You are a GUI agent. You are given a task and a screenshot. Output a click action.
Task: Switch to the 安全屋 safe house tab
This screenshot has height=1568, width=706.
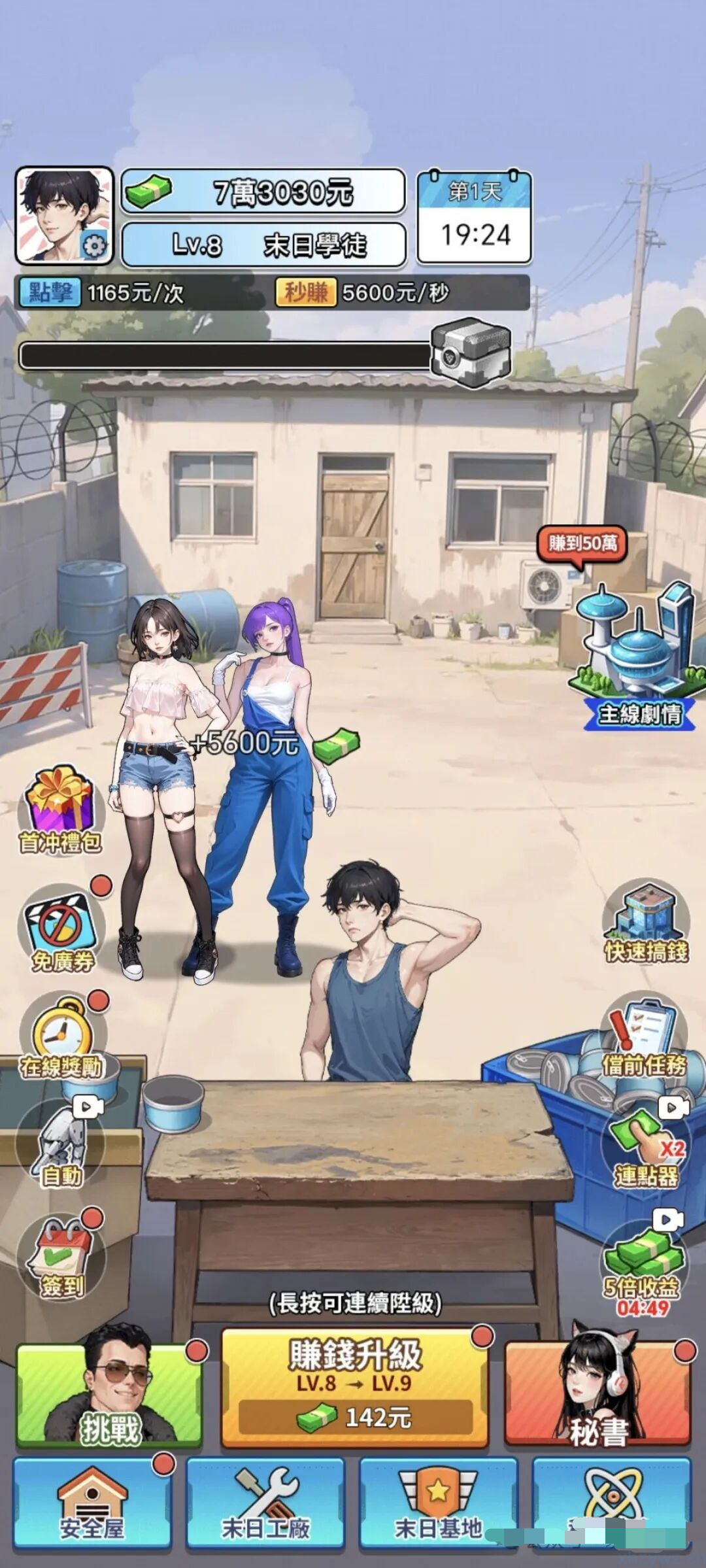point(92,1501)
